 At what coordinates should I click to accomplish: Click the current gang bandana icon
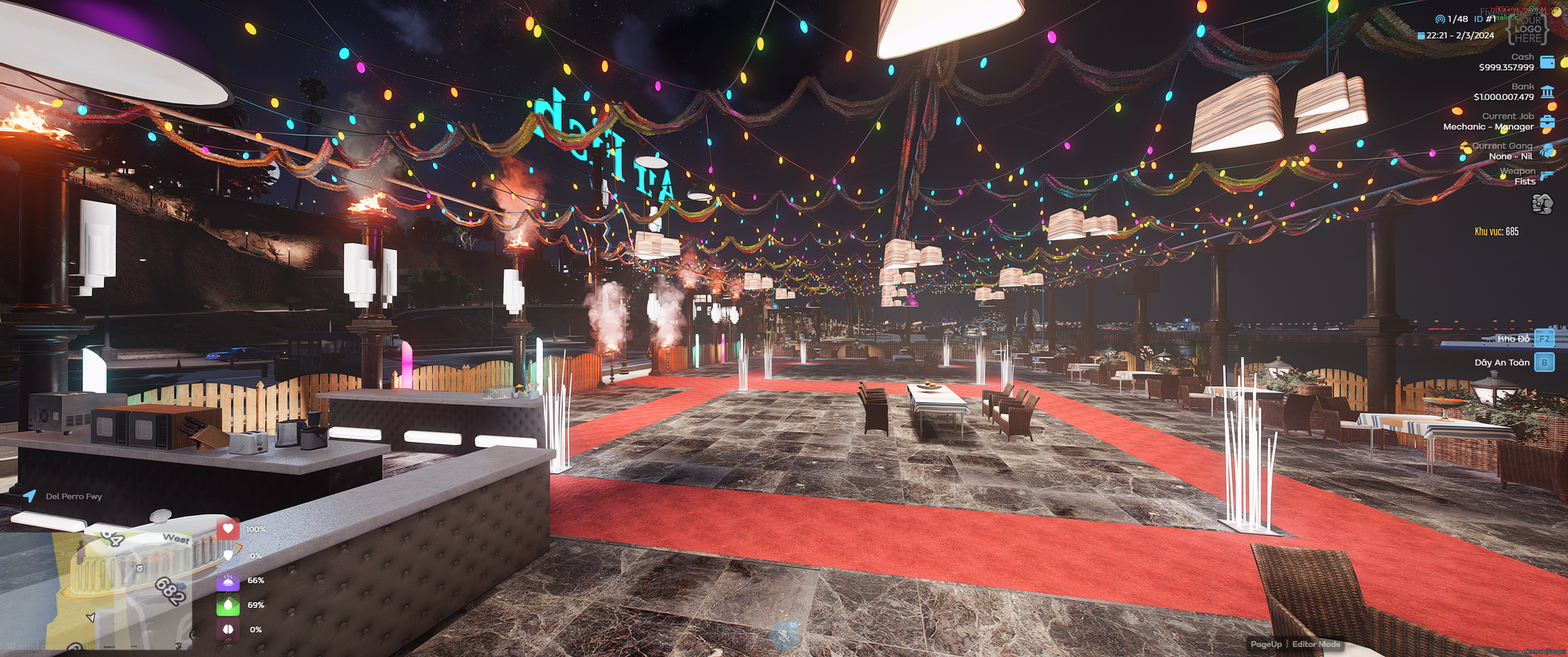1547,151
